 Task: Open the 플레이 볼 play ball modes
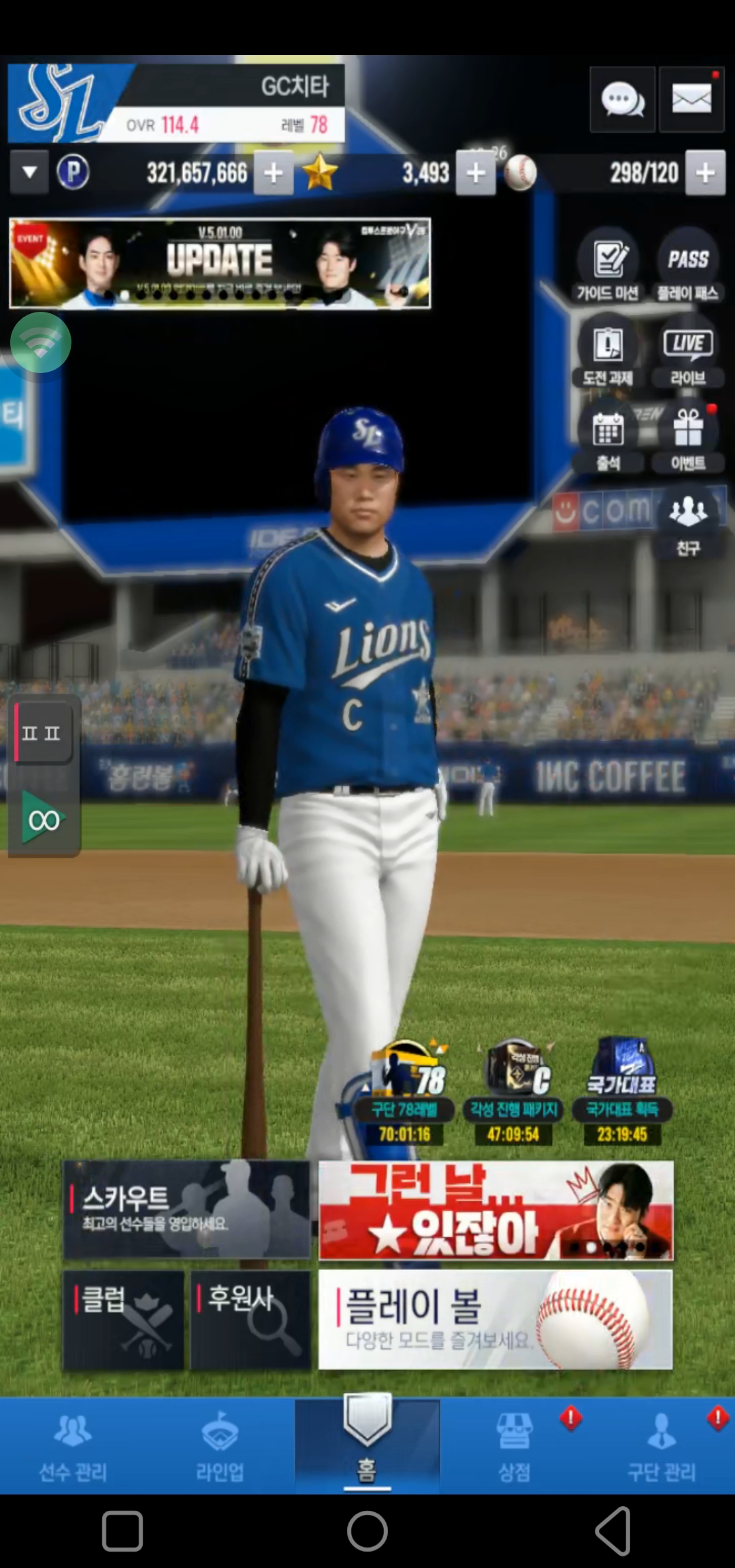[x=495, y=1319]
